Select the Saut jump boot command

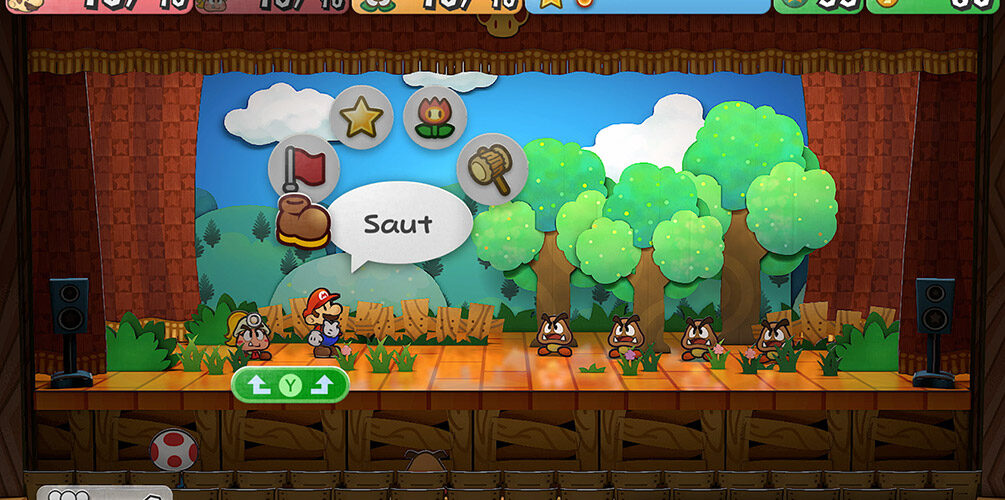[303, 222]
